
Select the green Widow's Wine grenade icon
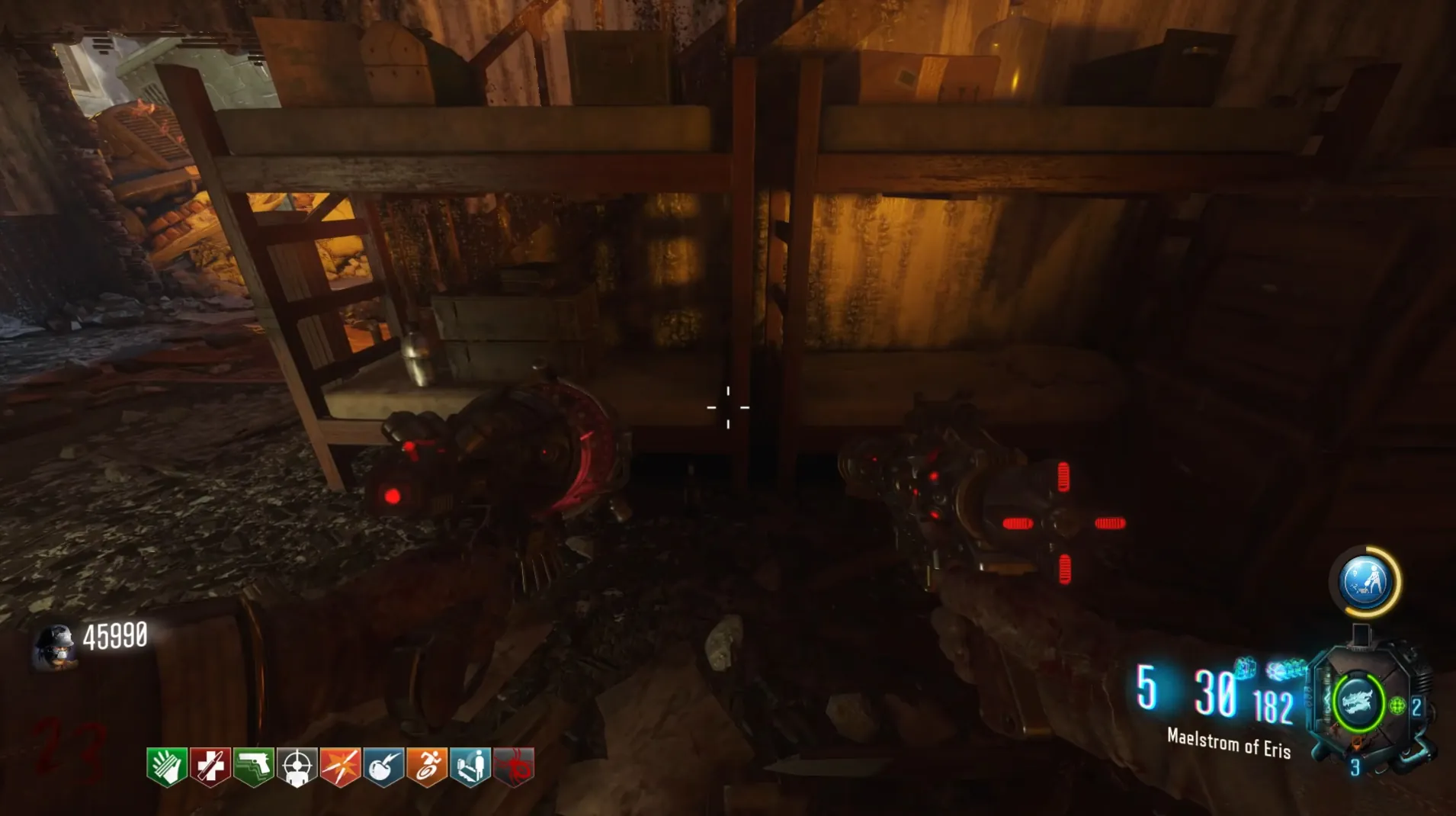click(1397, 706)
